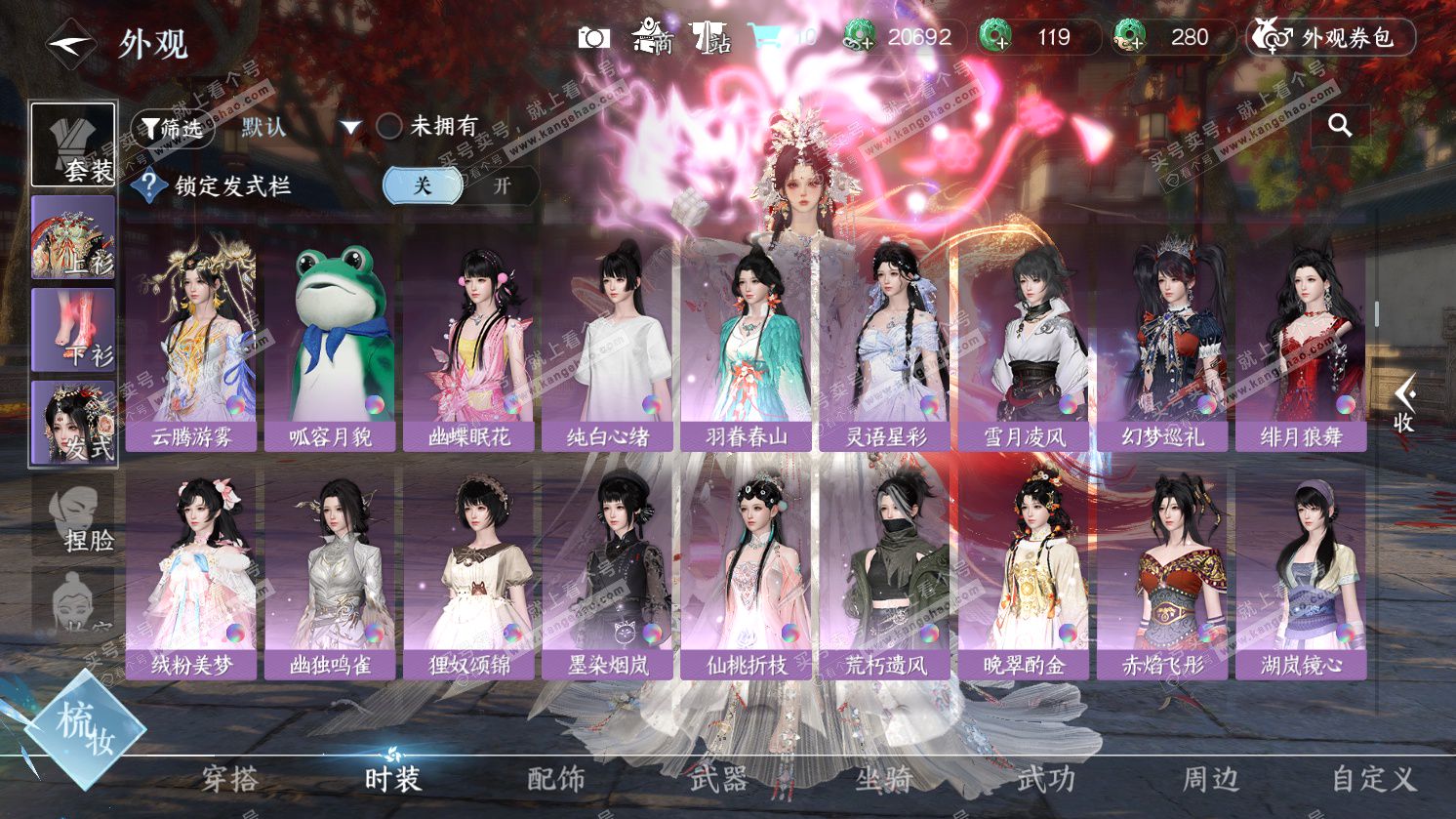
Task: Select the 套装 category tab
Action: [x=74, y=144]
